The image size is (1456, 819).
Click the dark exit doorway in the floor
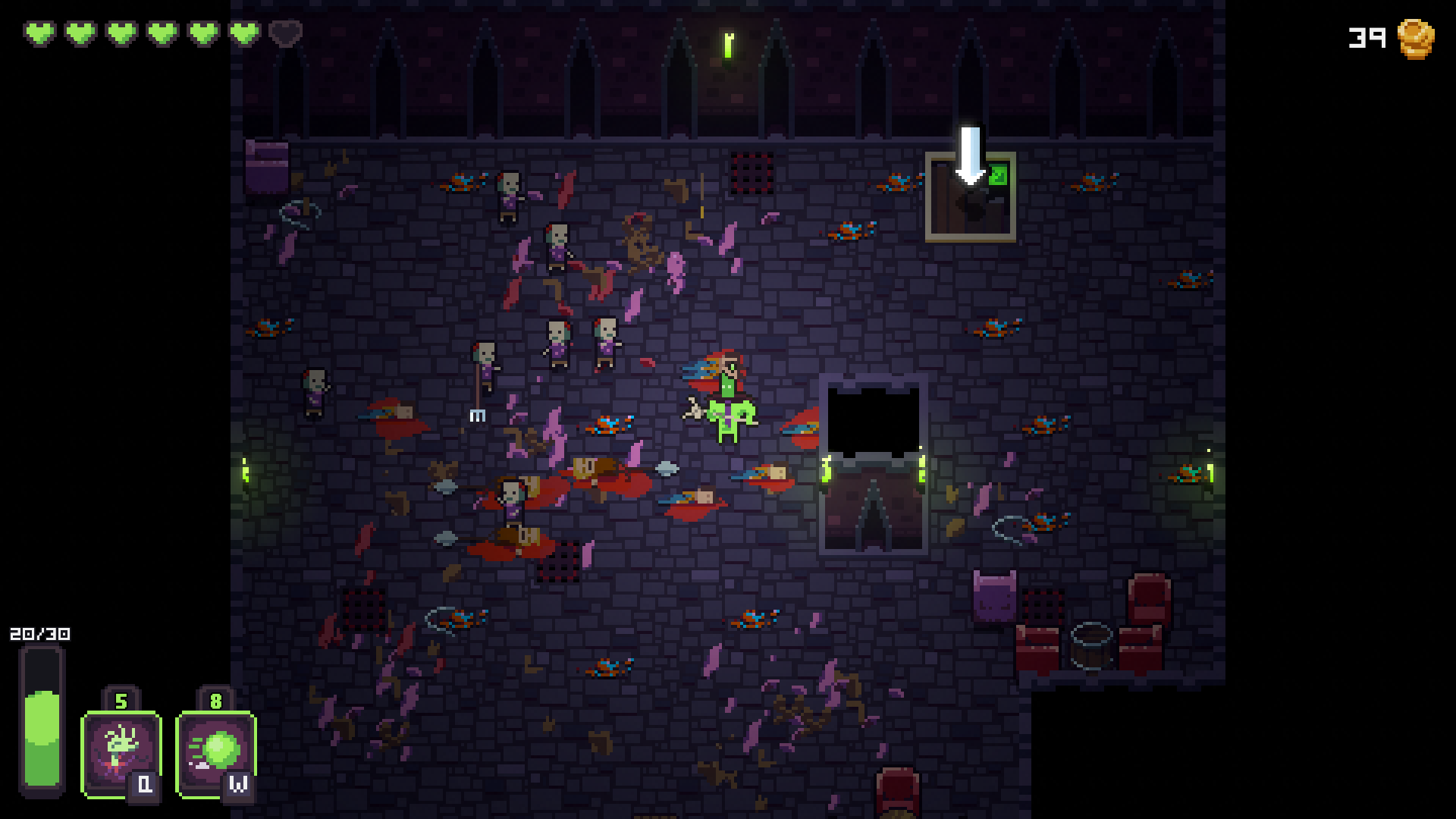[x=872, y=421]
